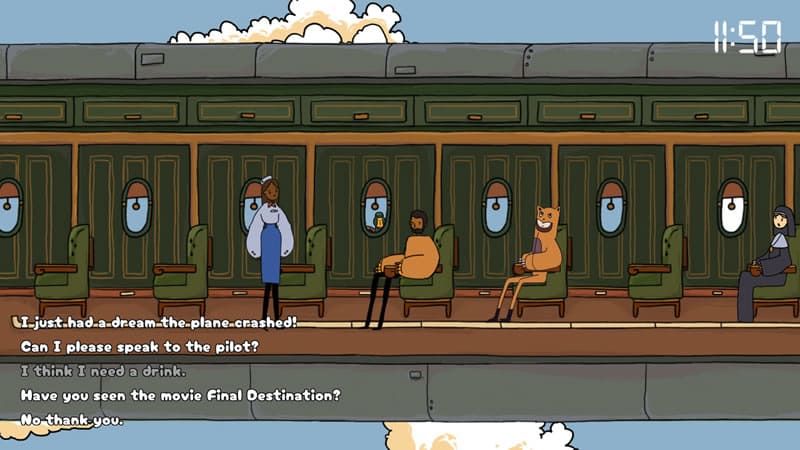Reply "No thank you."
Screen dimensions: 800x450
click(72, 419)
